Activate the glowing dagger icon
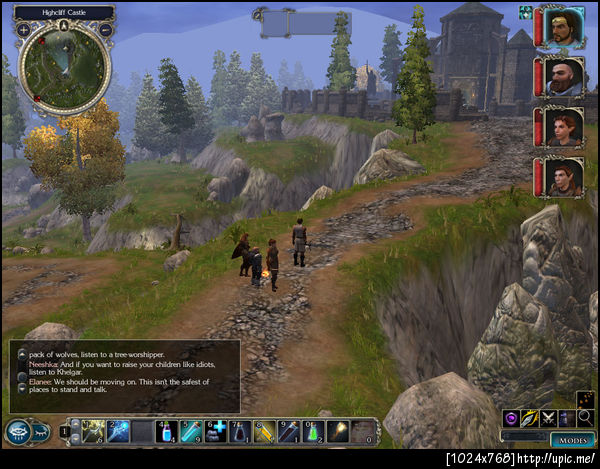Screen dimensions: 600x469 tap(530, 418)
